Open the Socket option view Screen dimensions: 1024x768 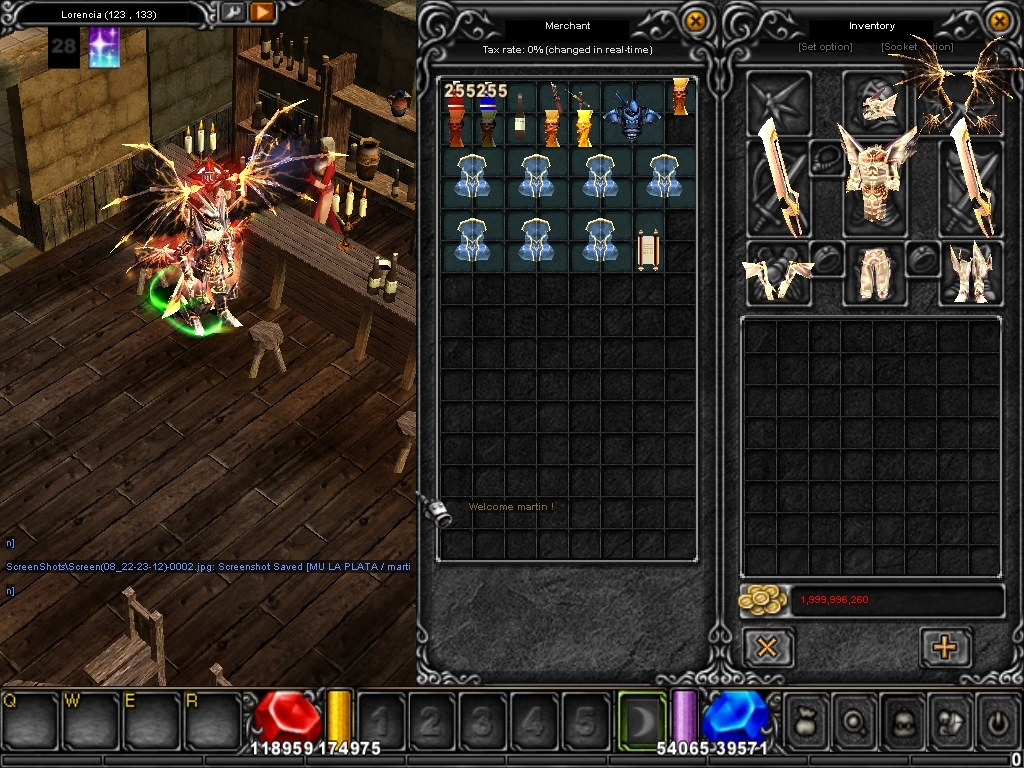917,47
